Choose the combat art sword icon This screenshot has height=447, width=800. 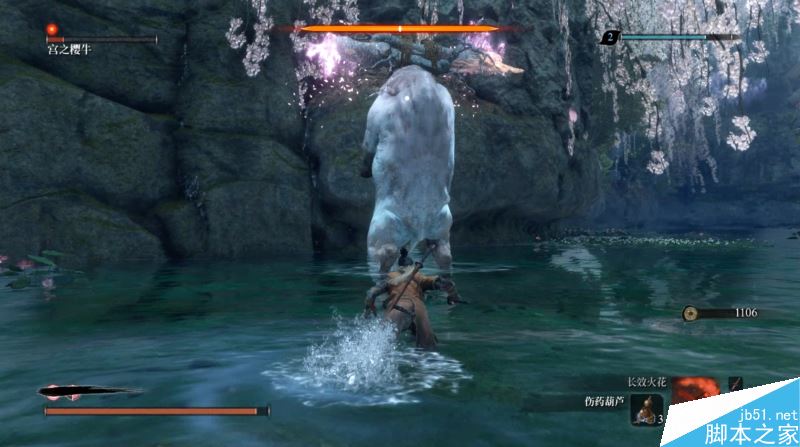(x=735, y=384)
